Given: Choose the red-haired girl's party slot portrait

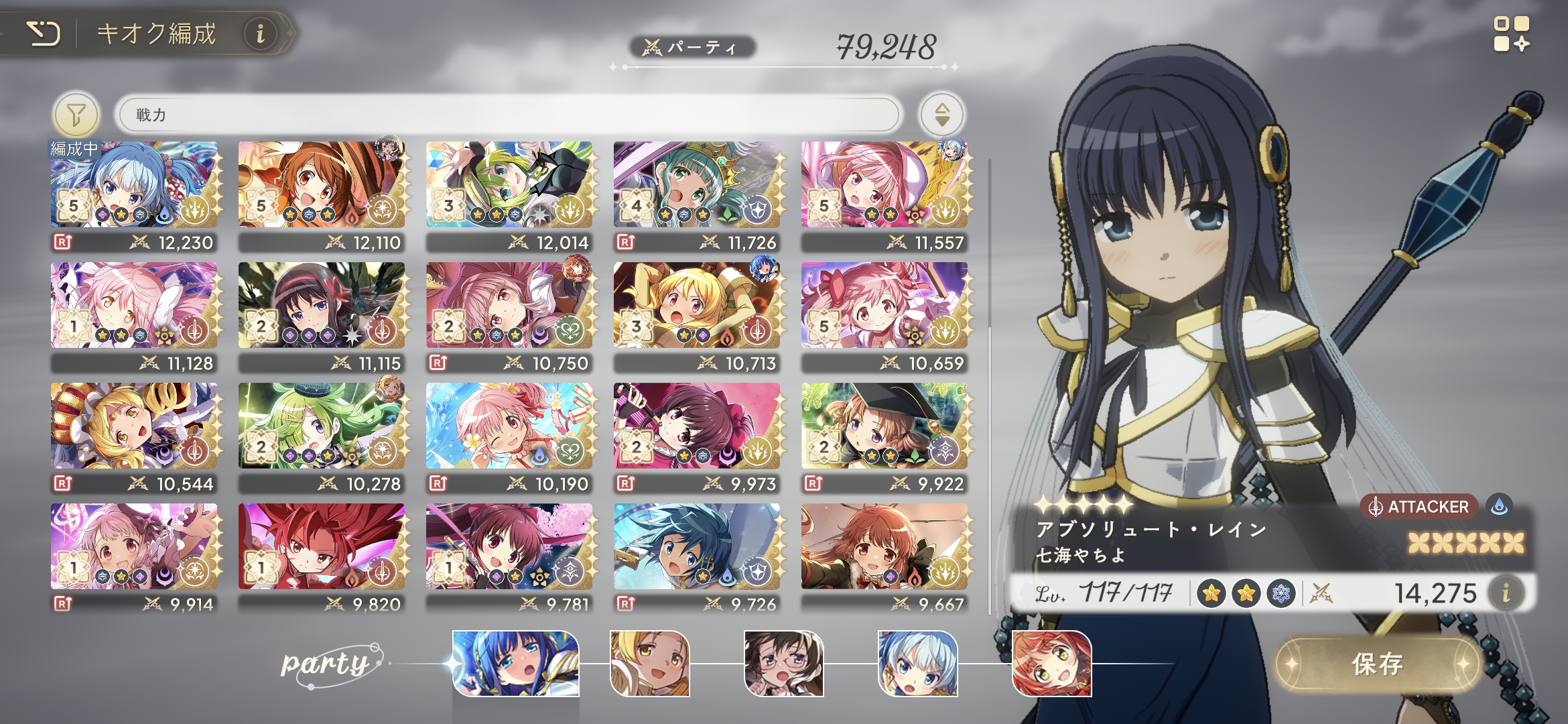Looking at the screenshot, I should (x=1051, y=664).
